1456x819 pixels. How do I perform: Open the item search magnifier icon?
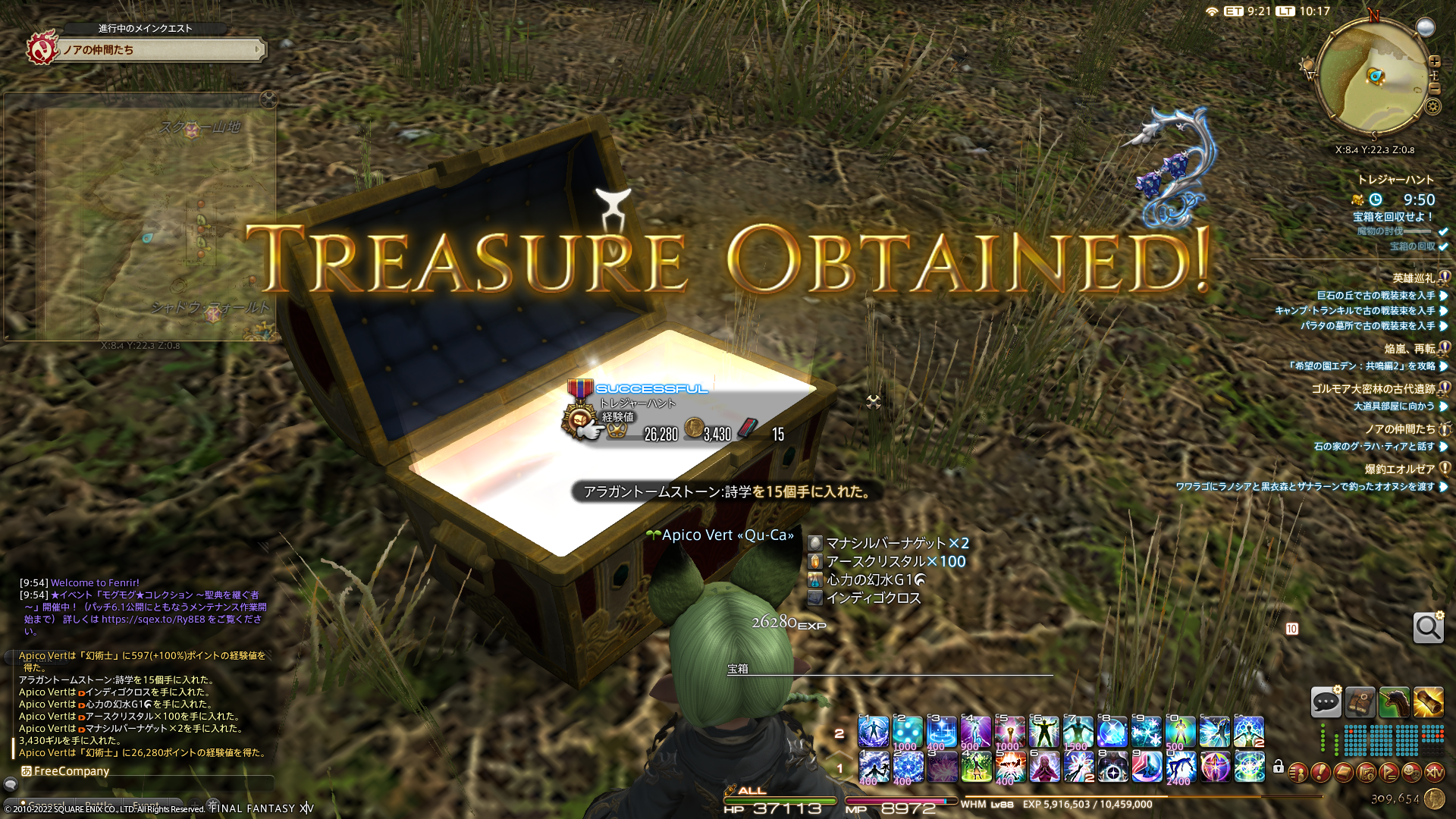click(1428, 628)
